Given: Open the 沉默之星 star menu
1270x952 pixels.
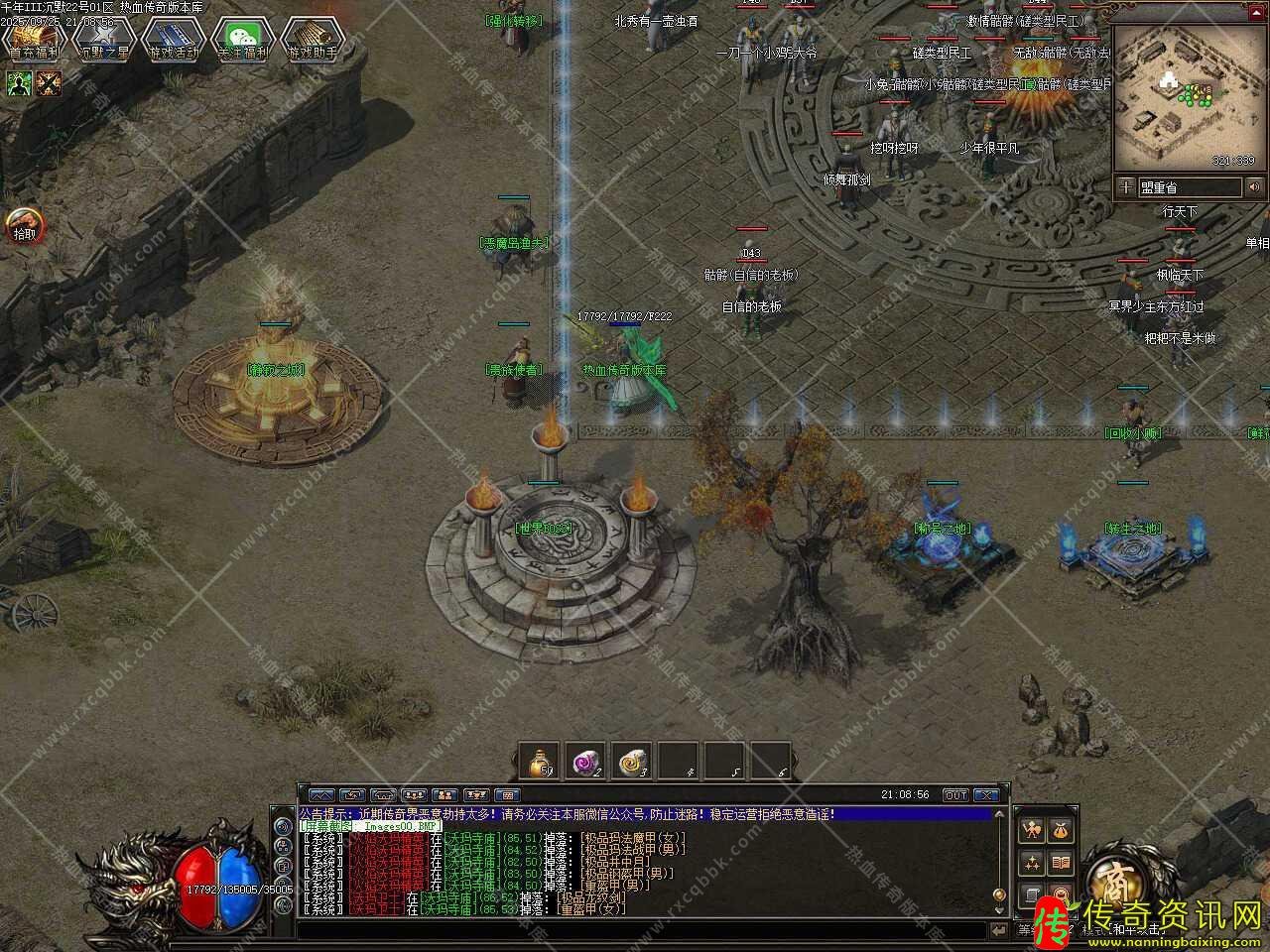Looking at the screenshot, I should pyautogui.click(x=103, y=40).
